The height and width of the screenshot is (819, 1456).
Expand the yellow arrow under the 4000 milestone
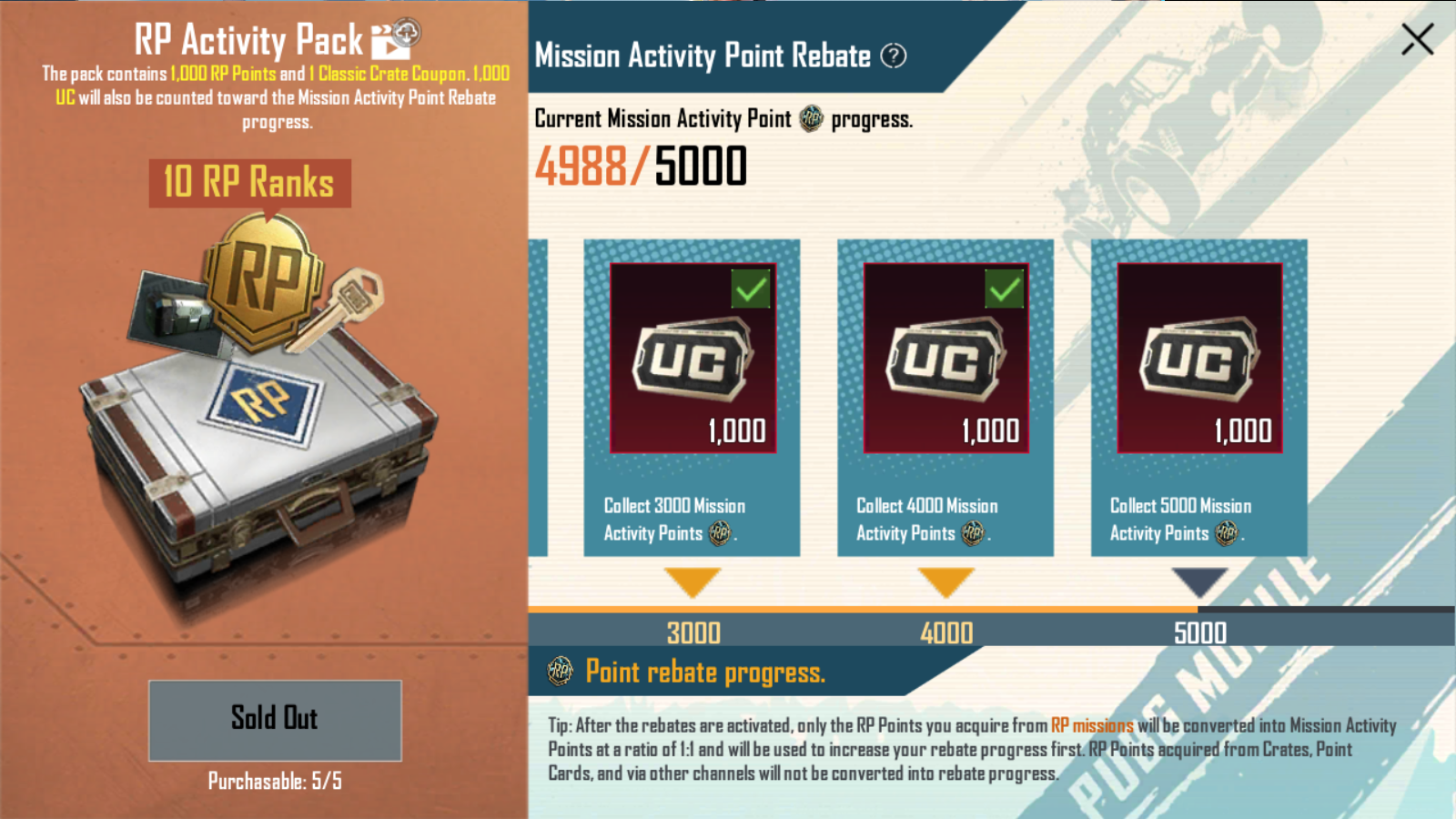(946, 578)
